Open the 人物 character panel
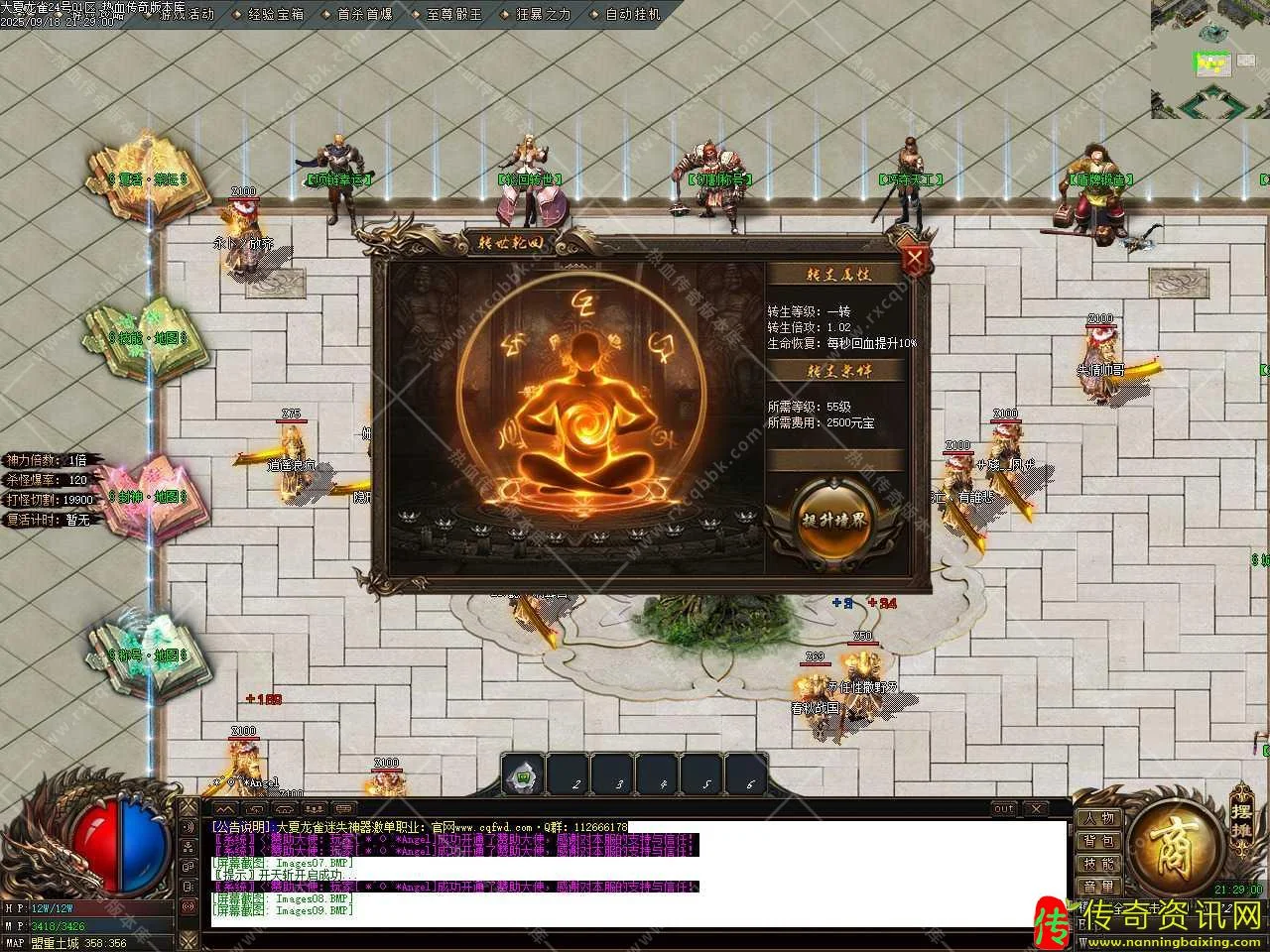 pos(1098,819)
